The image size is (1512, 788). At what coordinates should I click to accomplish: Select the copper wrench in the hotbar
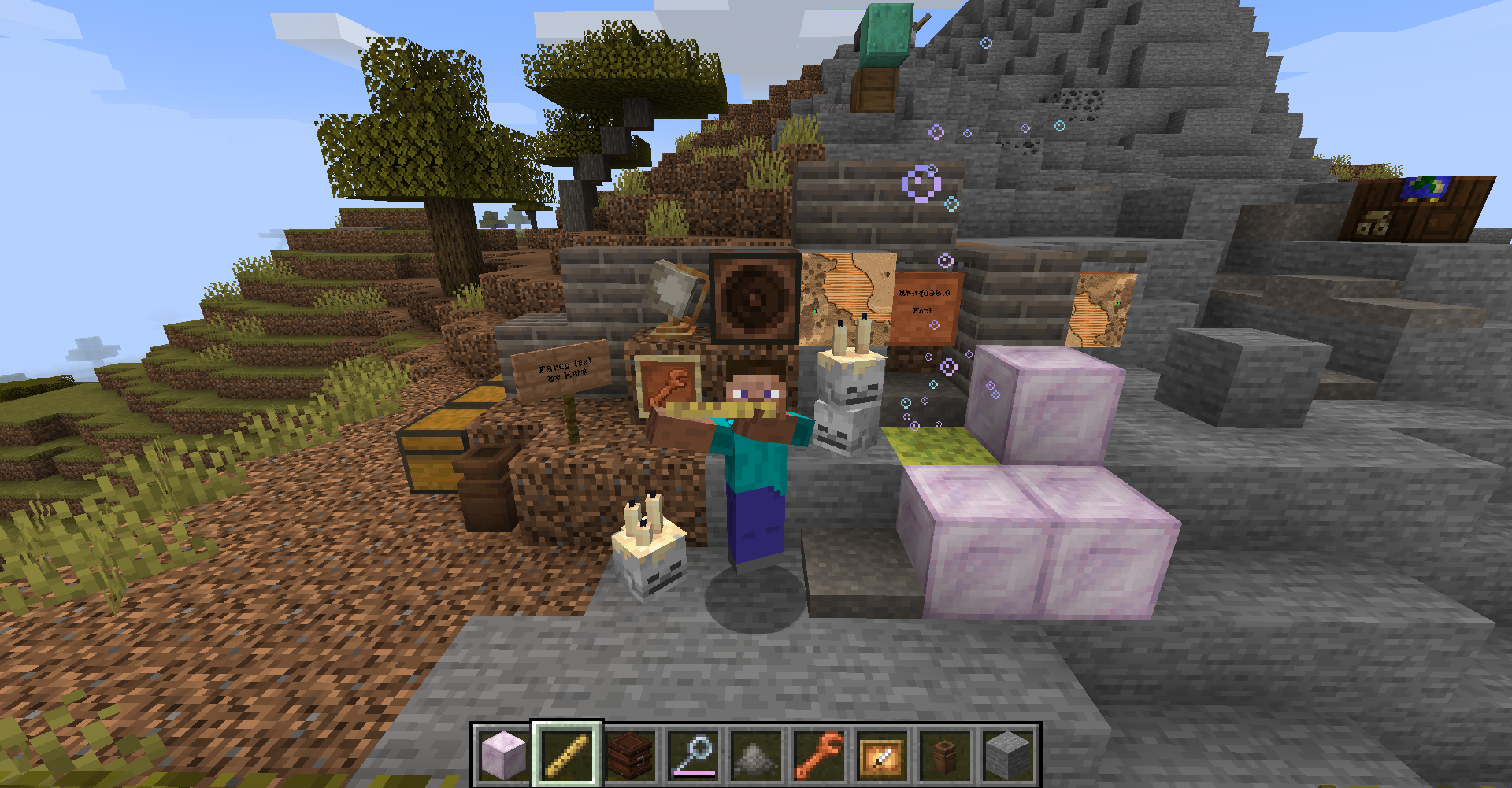click(x=820, y=752)
